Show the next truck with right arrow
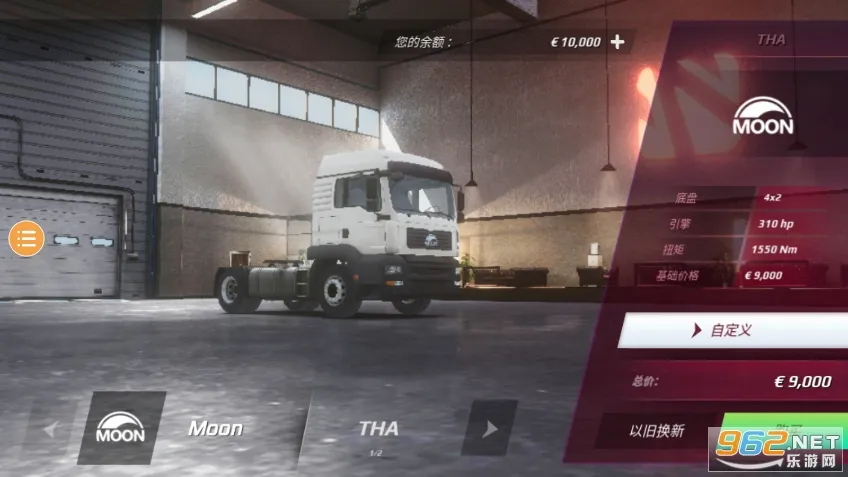Screen dimensions: 848x477 click(490, 429)
